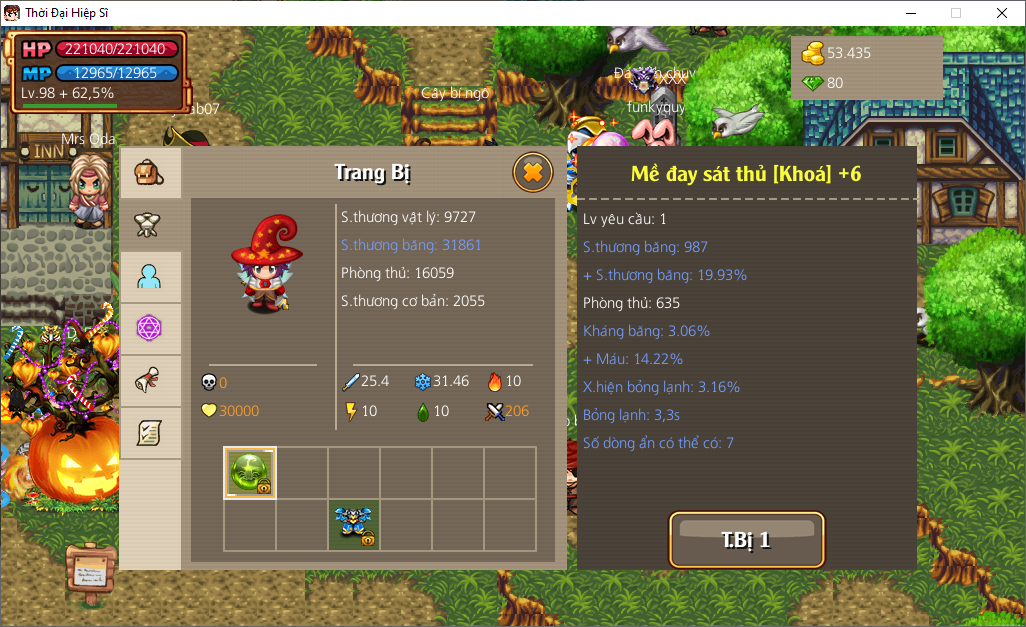Screen dimensions: 1026x627
Task: Open the rolled scroll tab
Action: click(x=150, y=381)
